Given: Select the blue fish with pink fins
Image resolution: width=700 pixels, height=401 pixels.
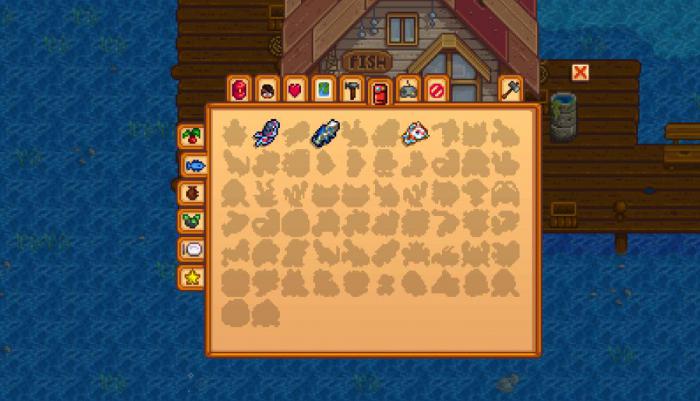Looking at the screenshot, I should 267,132.
